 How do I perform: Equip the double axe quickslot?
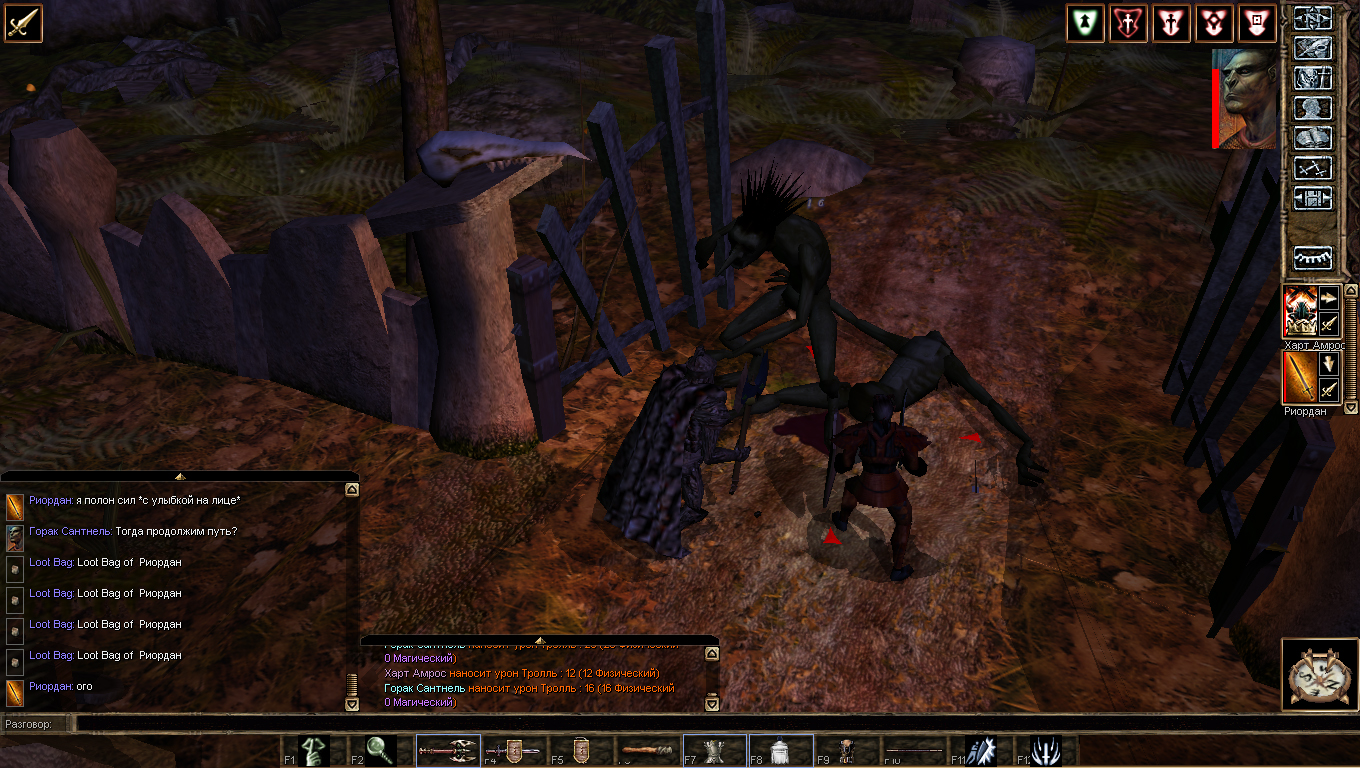[447, 750]
